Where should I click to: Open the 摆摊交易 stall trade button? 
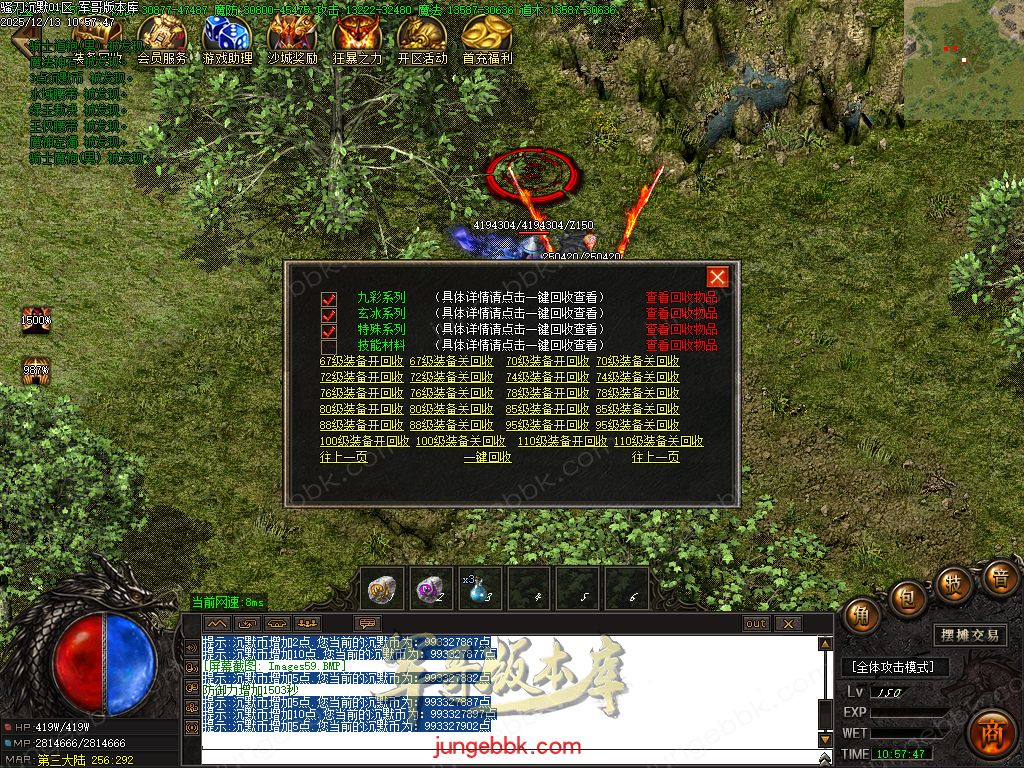pos(970,635)
